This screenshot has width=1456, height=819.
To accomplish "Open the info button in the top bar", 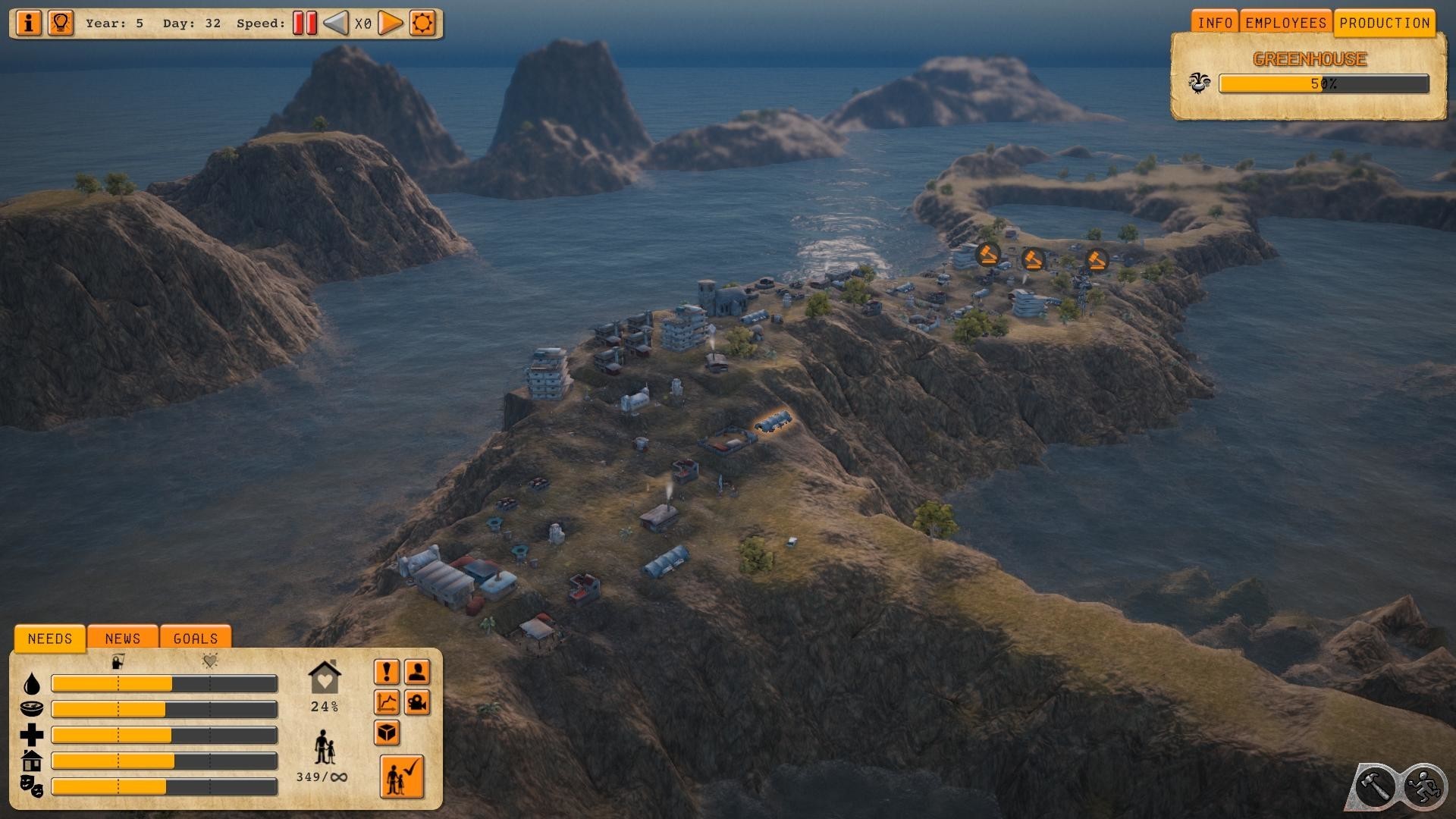I will [x=29, y=23].
